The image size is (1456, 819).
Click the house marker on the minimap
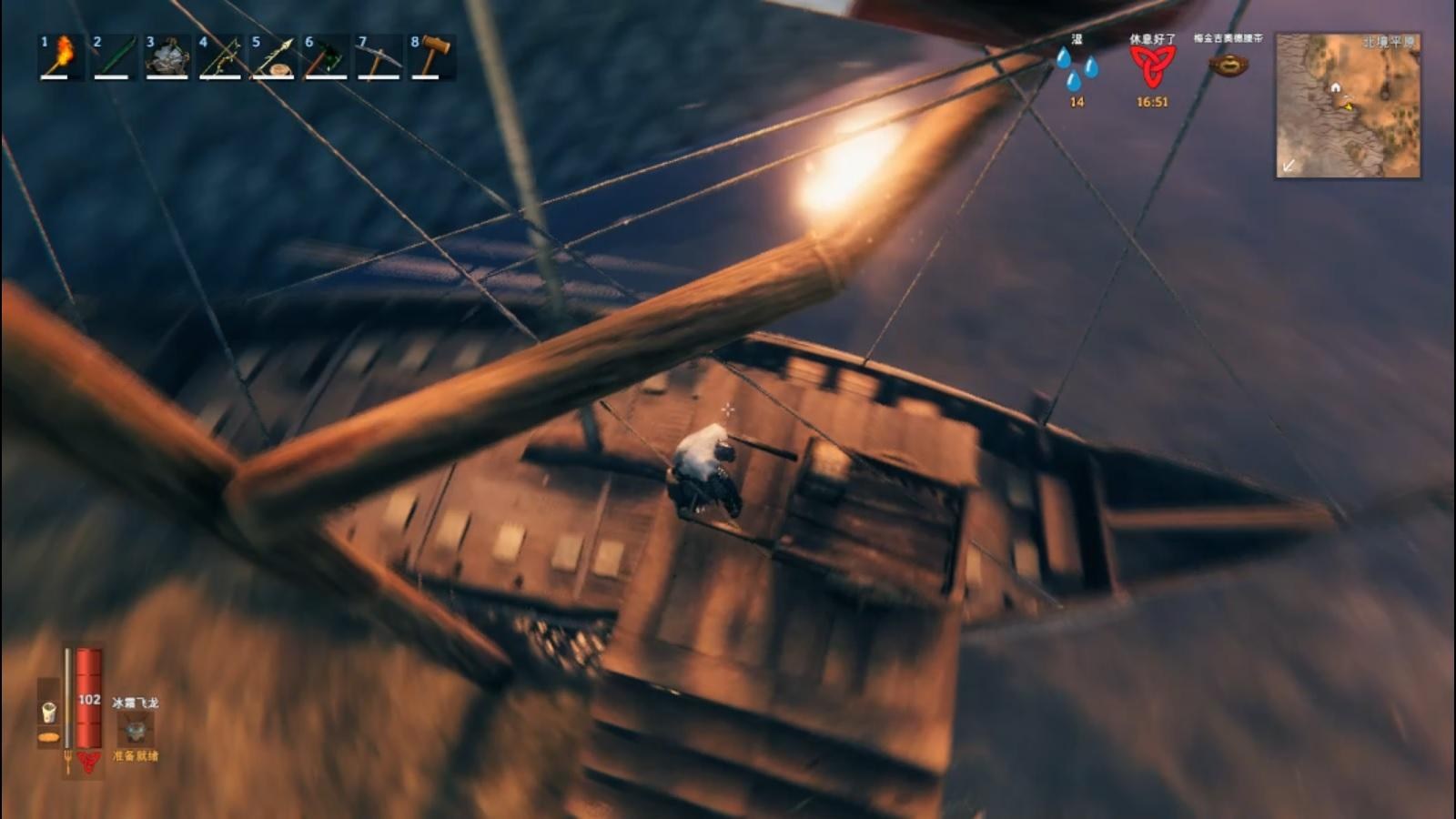point(1335,87)
